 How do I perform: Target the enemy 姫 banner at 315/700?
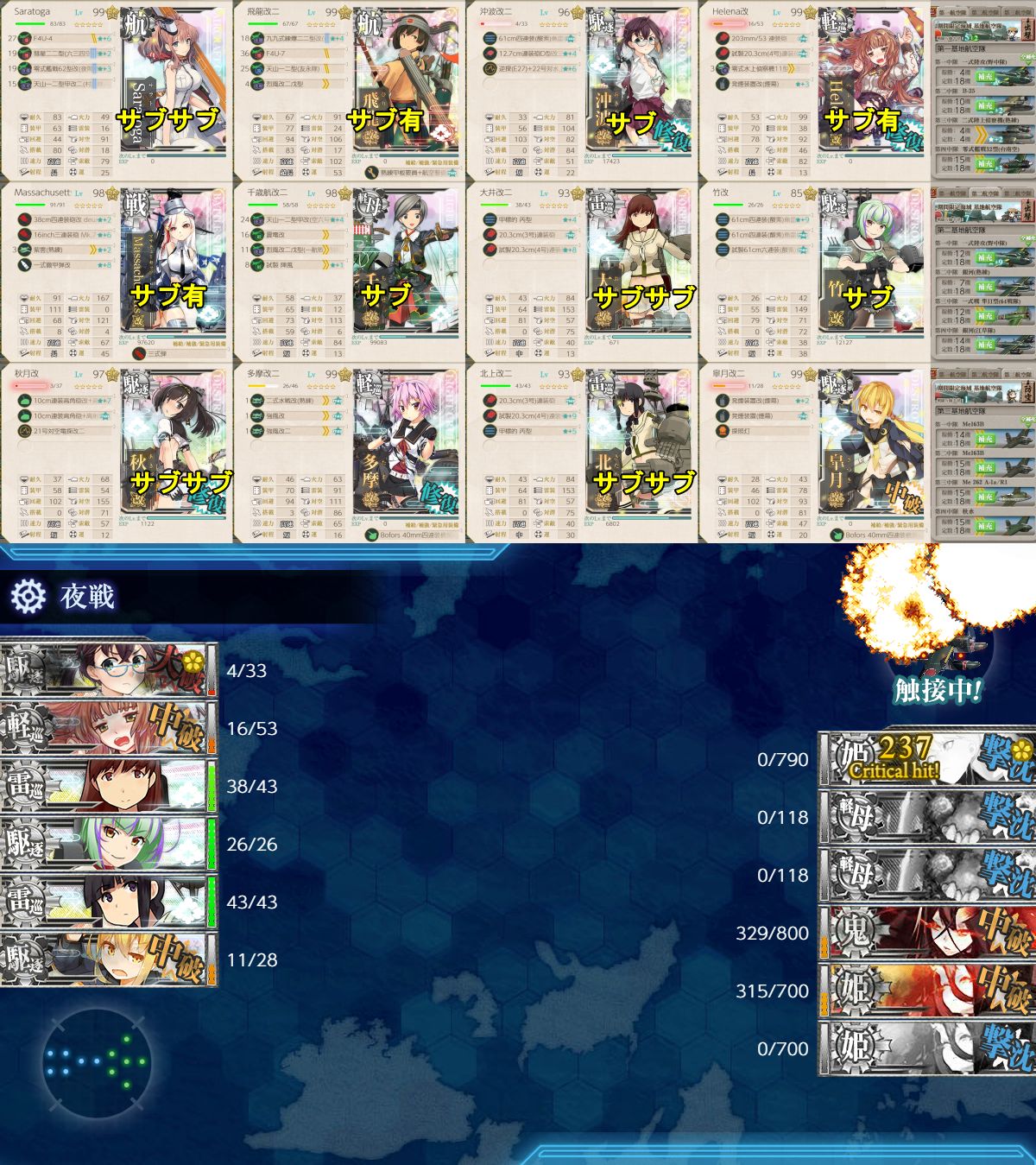[x=925, y=991]
